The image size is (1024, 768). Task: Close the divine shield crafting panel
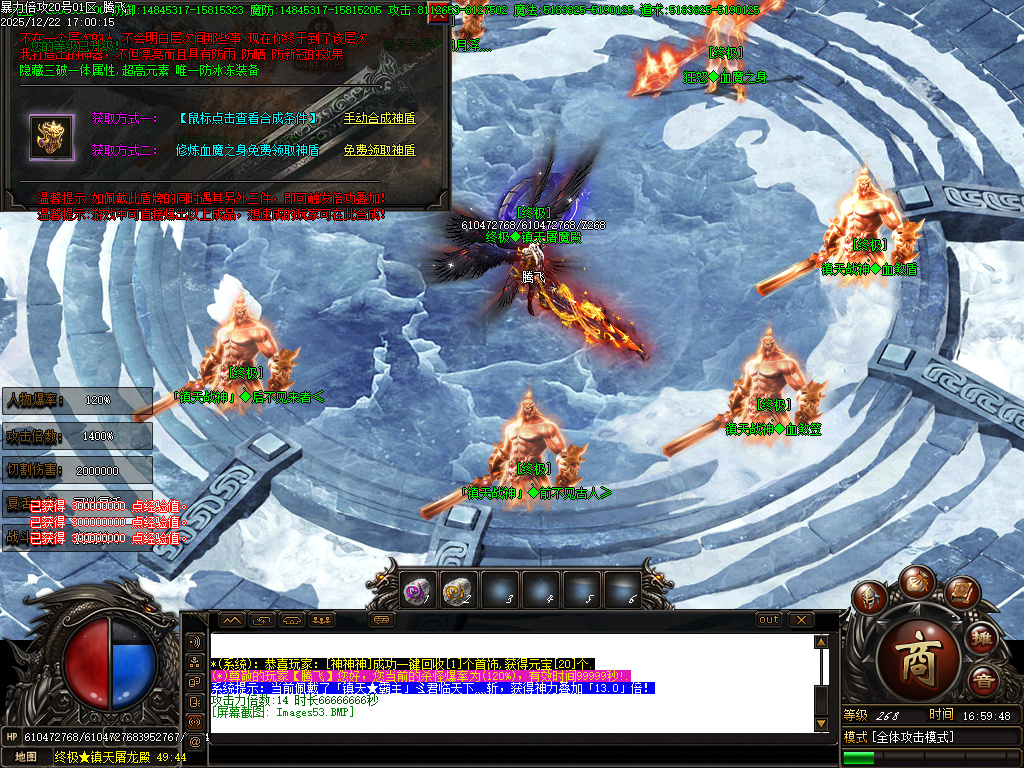click(x=437, y=15)
